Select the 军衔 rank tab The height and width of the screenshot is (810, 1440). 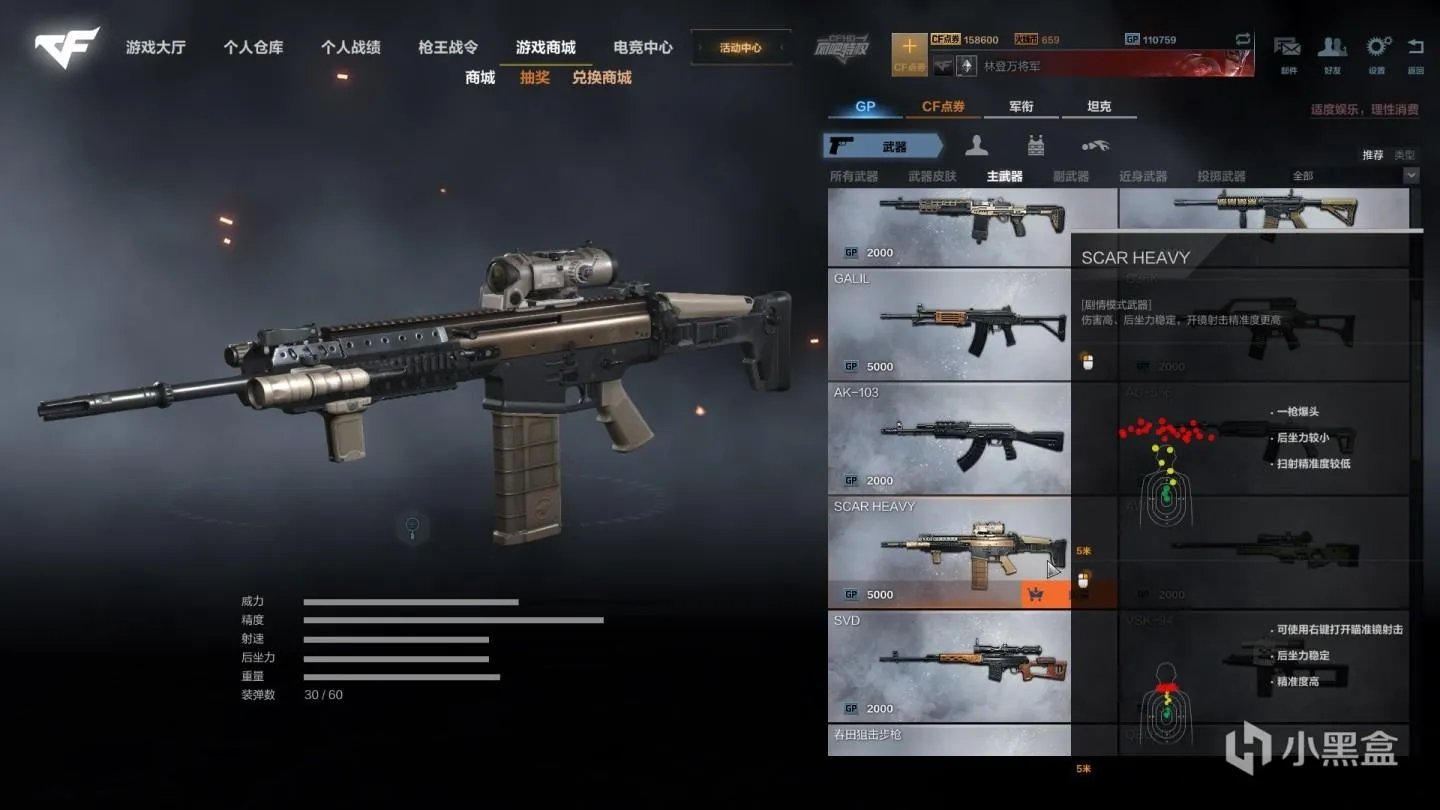[x=1021, y=107]
